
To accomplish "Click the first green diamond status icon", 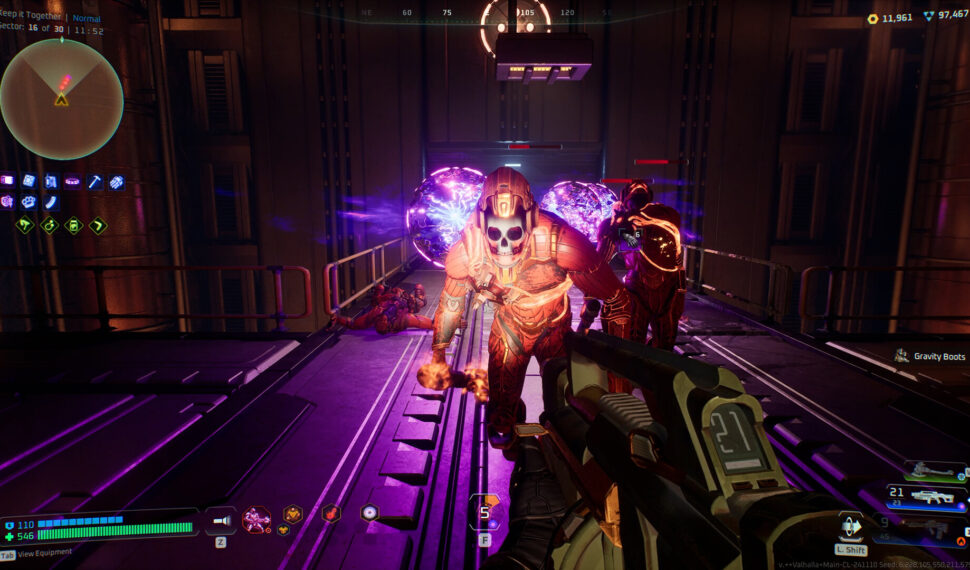I will pyautogui.click(x=25, y=226).
